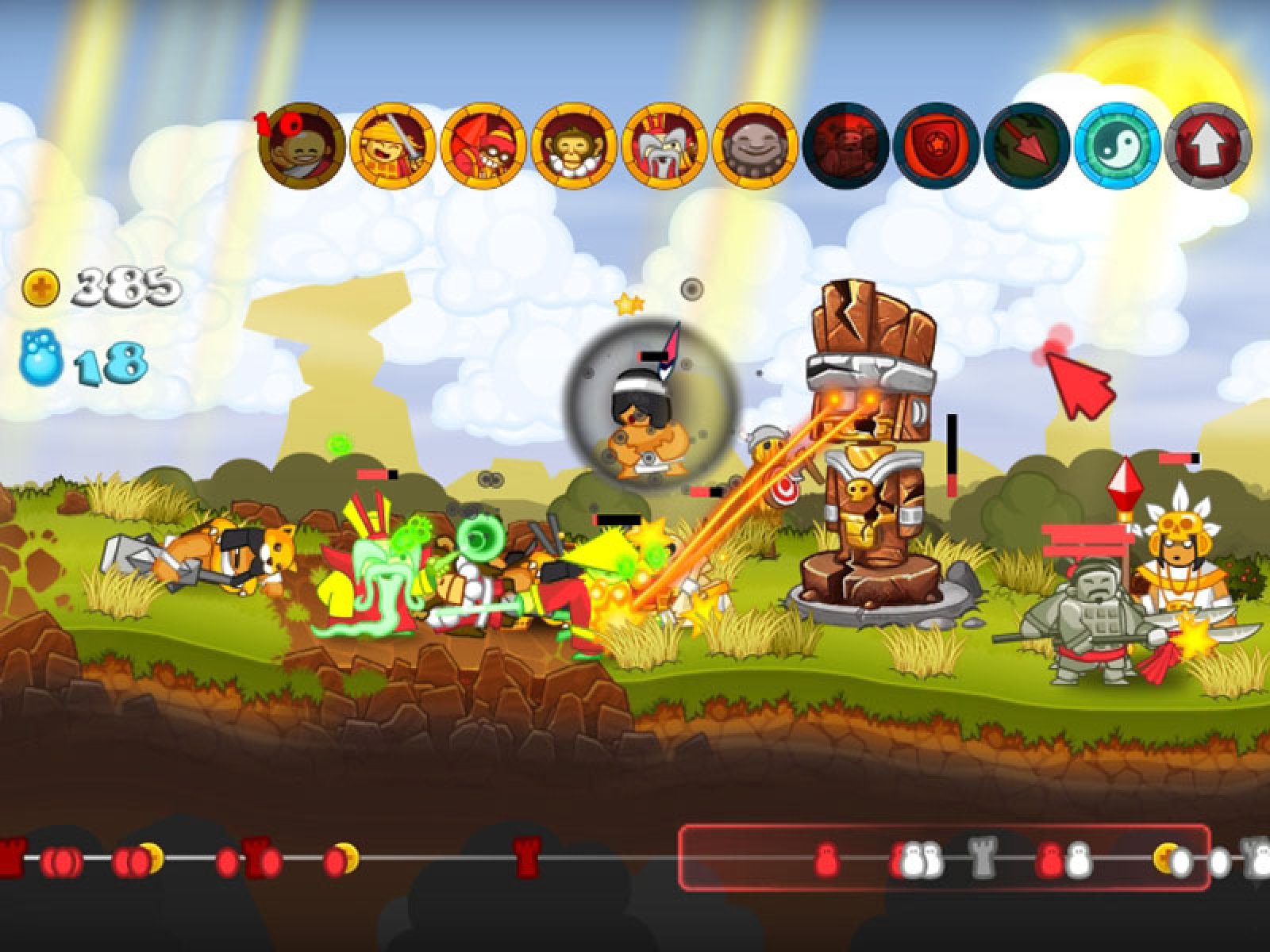Image resolution: width=1270 pixels, height=952 pixels.
Task: Trigger the red arrow attack ability
Action: [1026, 147]
